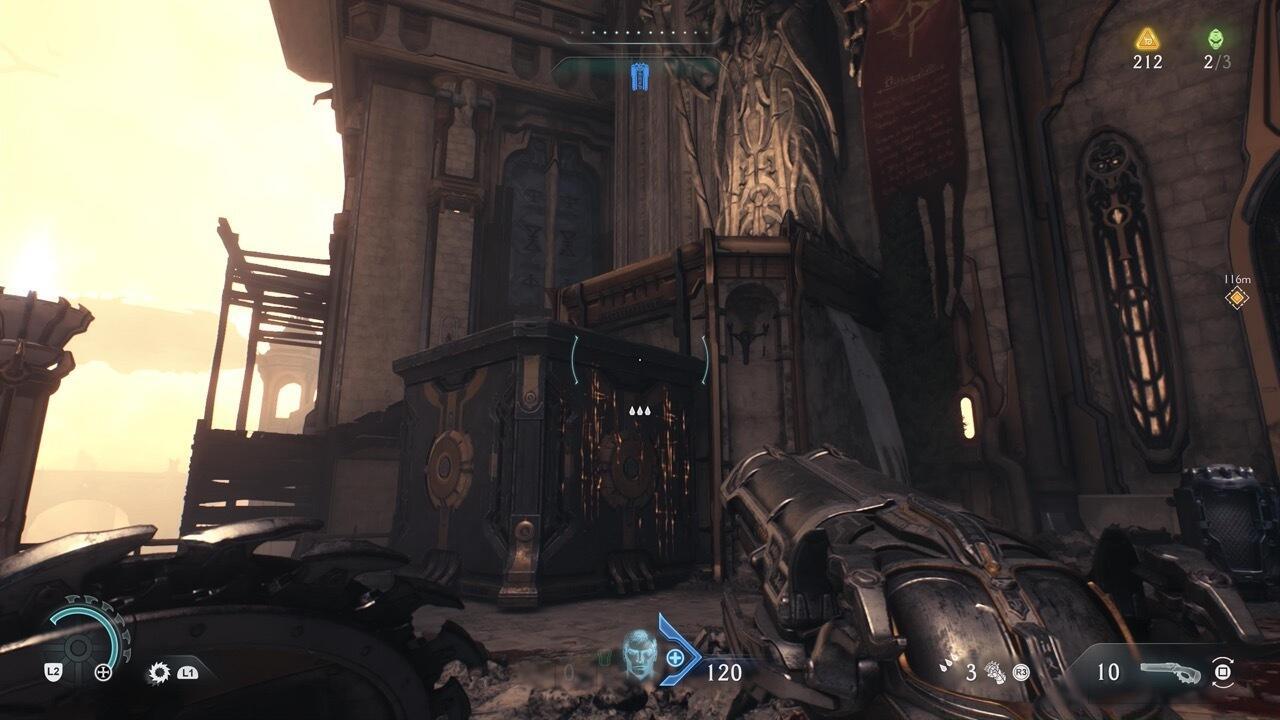Select the blue health cross icon
This screenshot has width=1280, height=720.
point(676,657)
